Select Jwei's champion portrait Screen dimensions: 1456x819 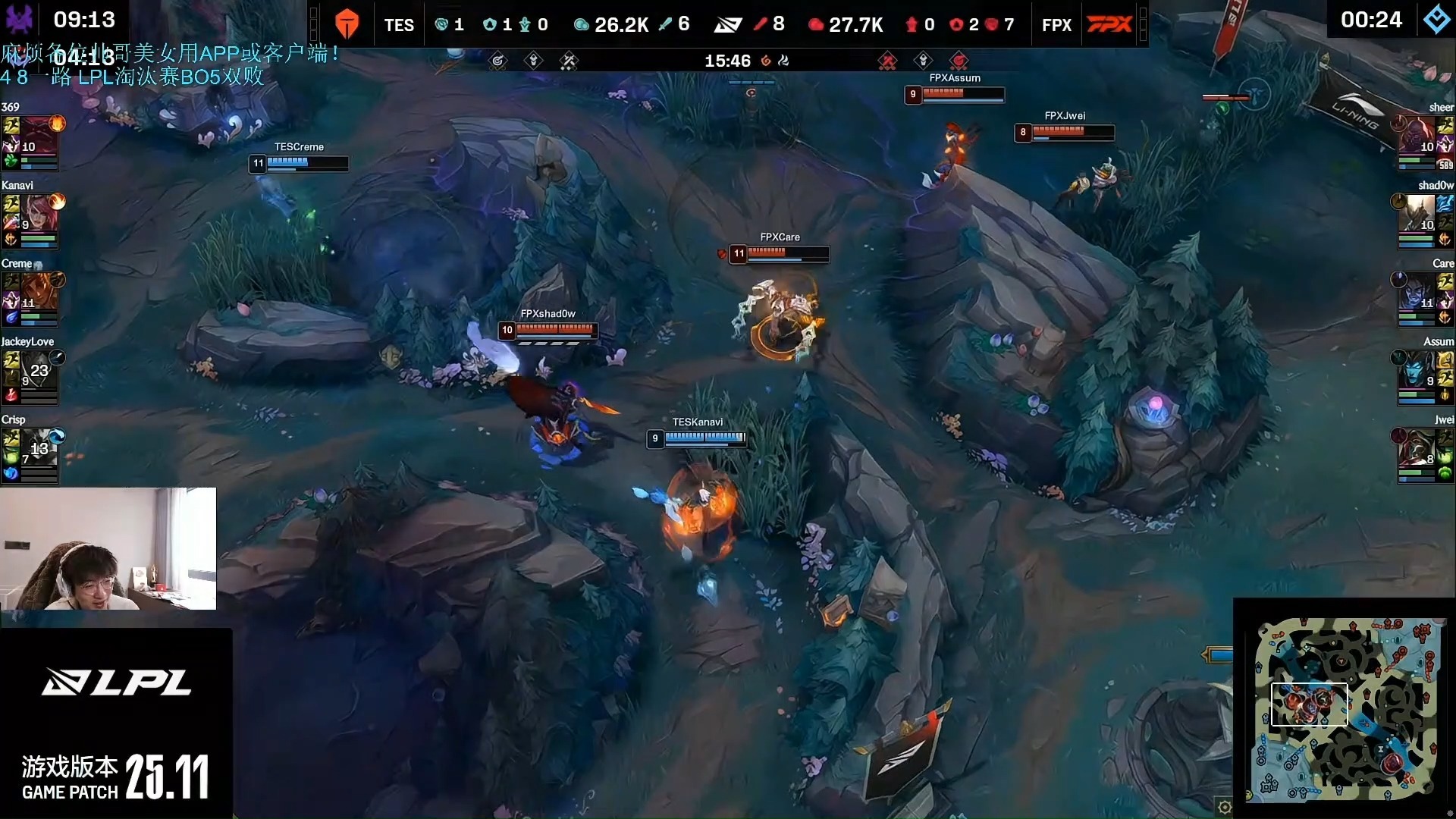pos(1417,447)
